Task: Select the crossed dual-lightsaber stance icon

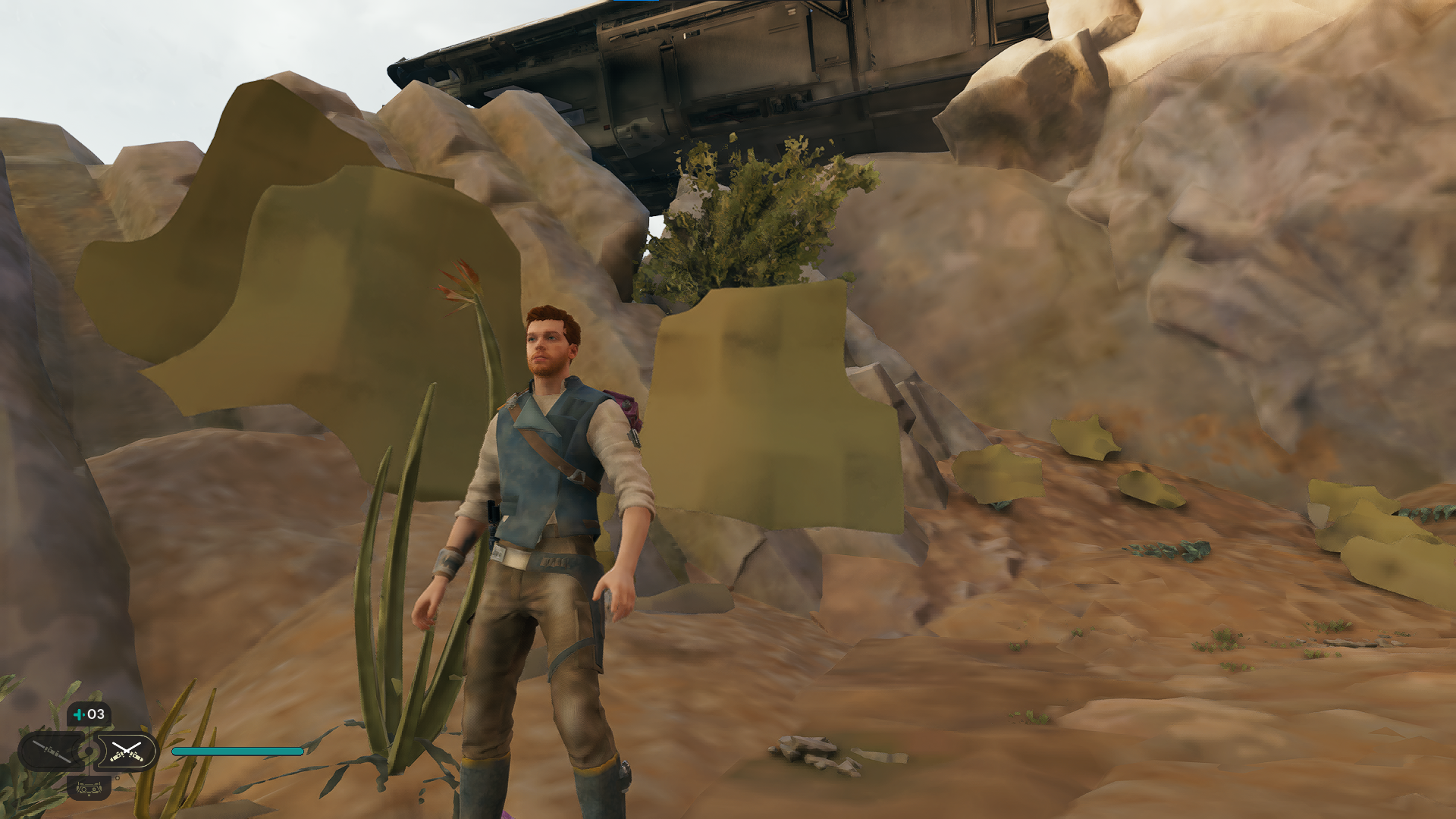Action: pyautogui.click(x=126, y=752)
